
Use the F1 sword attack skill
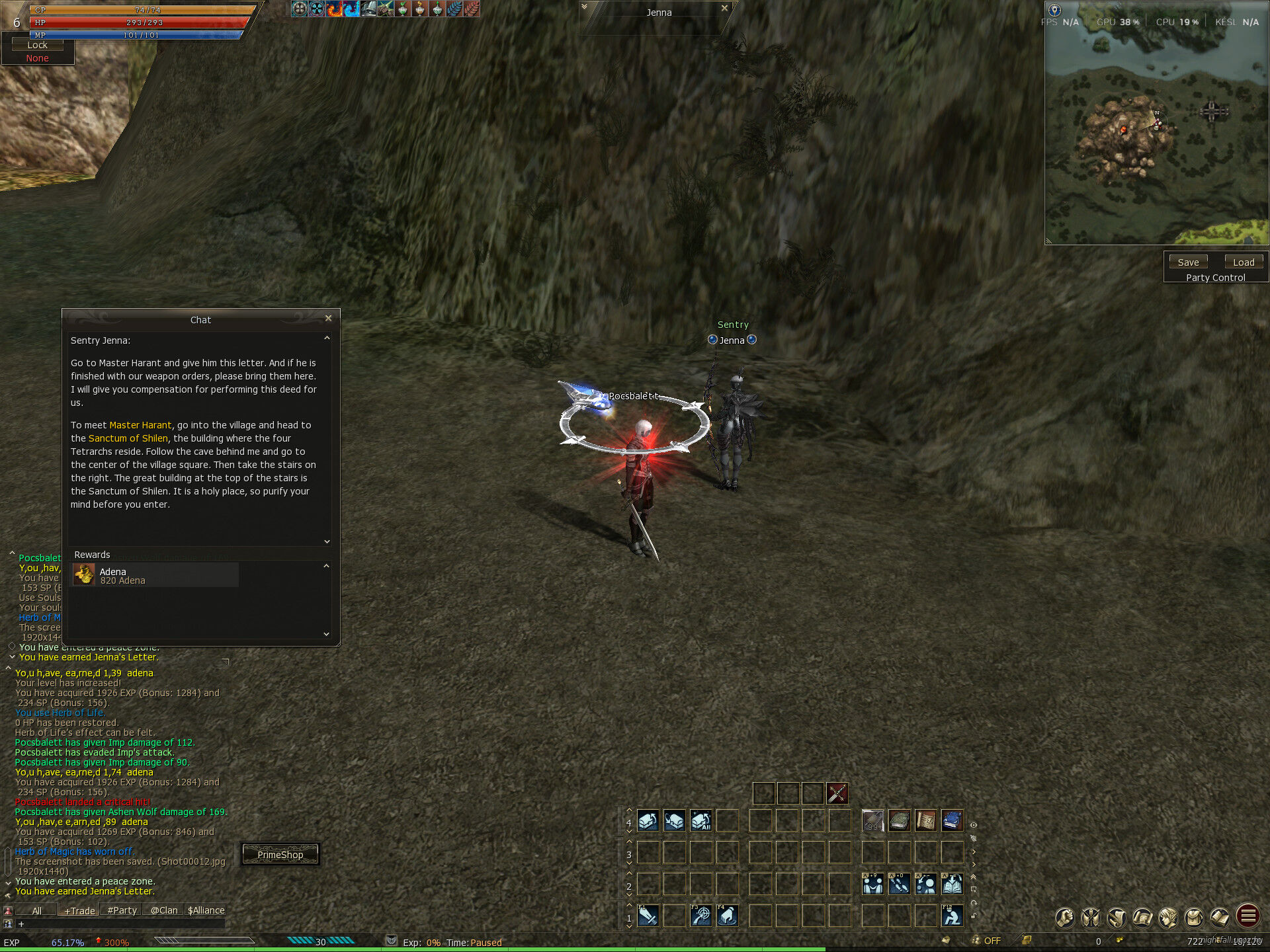coord(648,916)
